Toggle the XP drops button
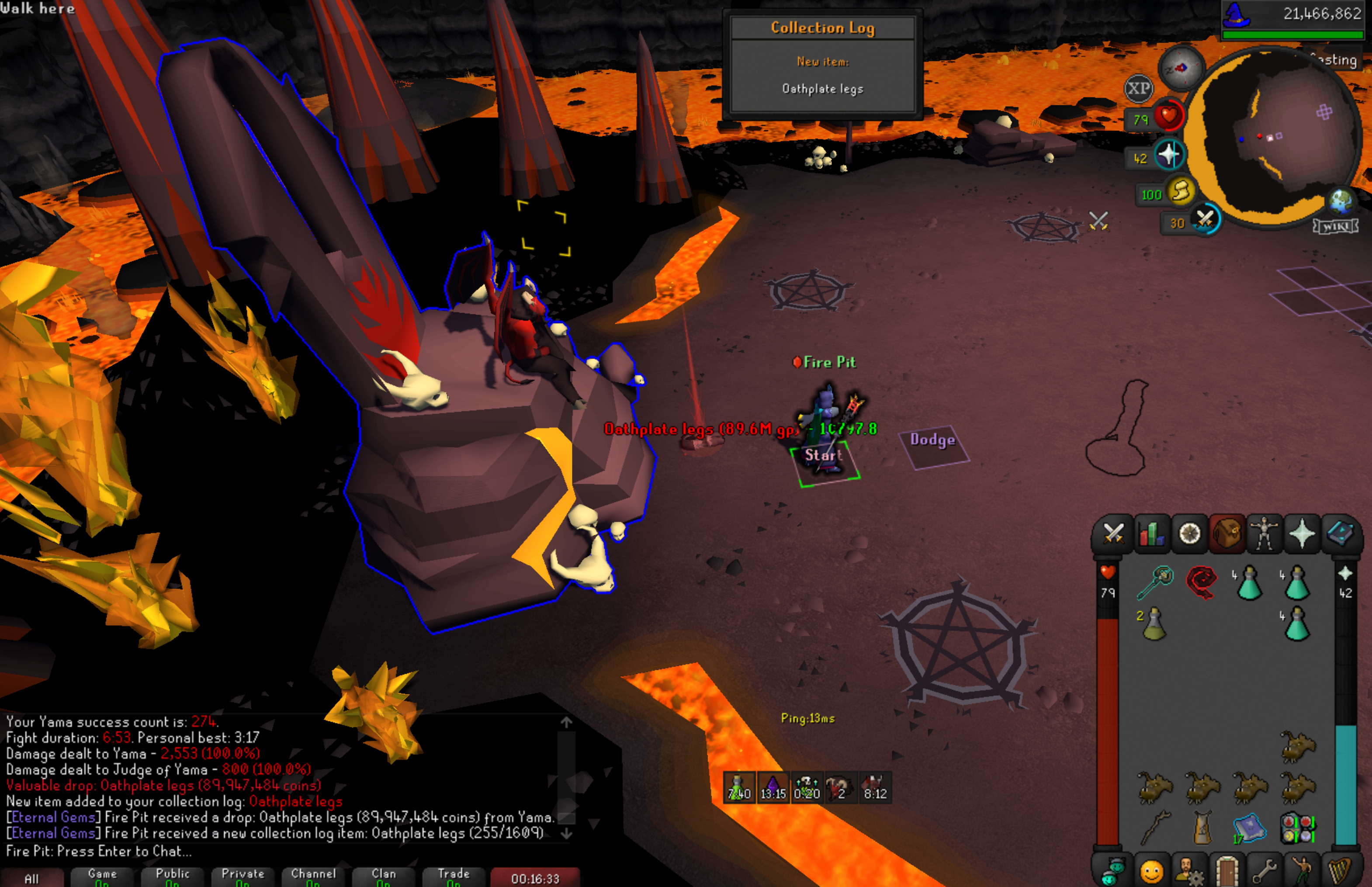Image resolution: width=1372 pixels, height=887 pixels. point(1138,89)
